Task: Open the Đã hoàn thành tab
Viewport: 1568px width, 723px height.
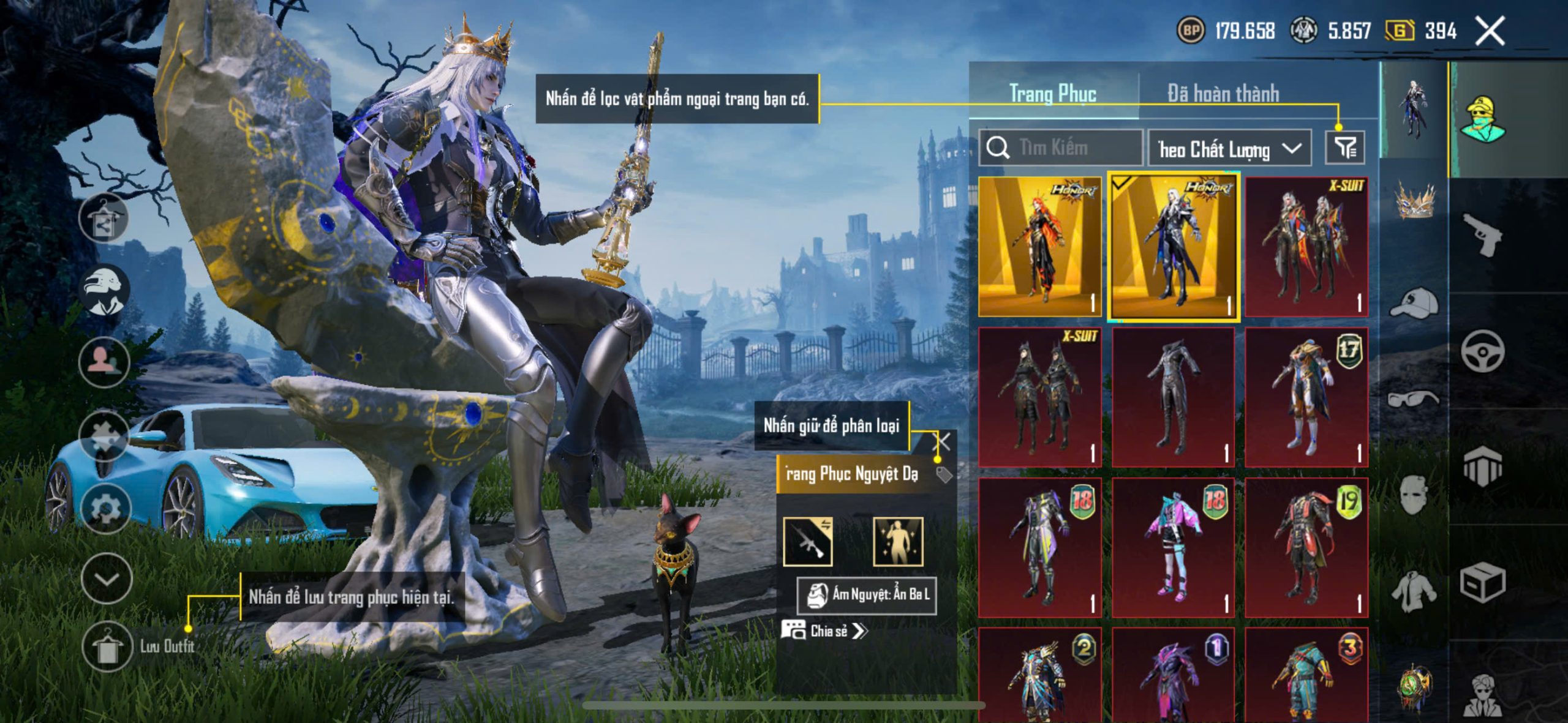Action: (1223, 94)
